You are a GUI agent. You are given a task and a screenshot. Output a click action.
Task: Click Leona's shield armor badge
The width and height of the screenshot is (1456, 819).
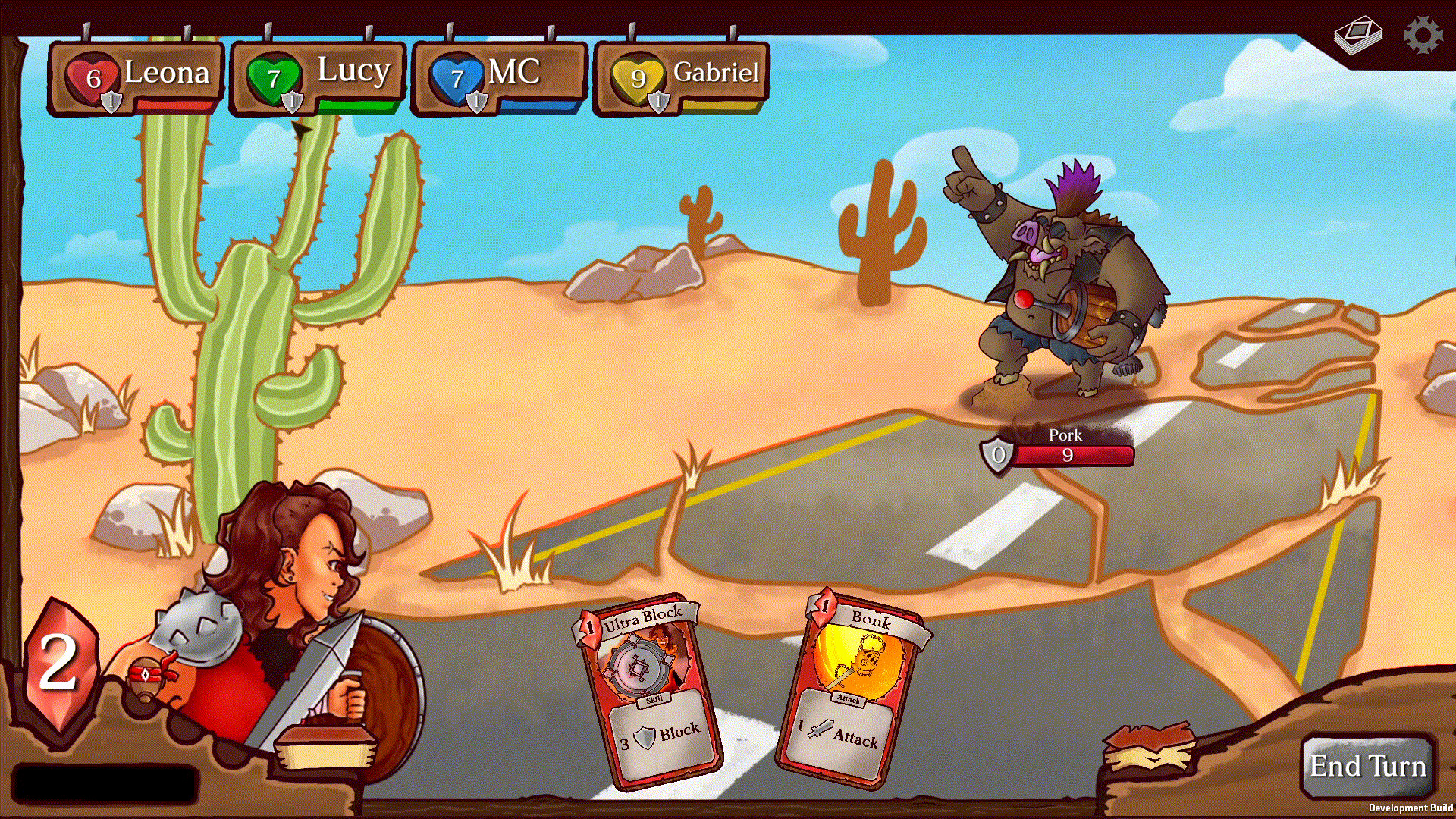click(x=111, y=99)
